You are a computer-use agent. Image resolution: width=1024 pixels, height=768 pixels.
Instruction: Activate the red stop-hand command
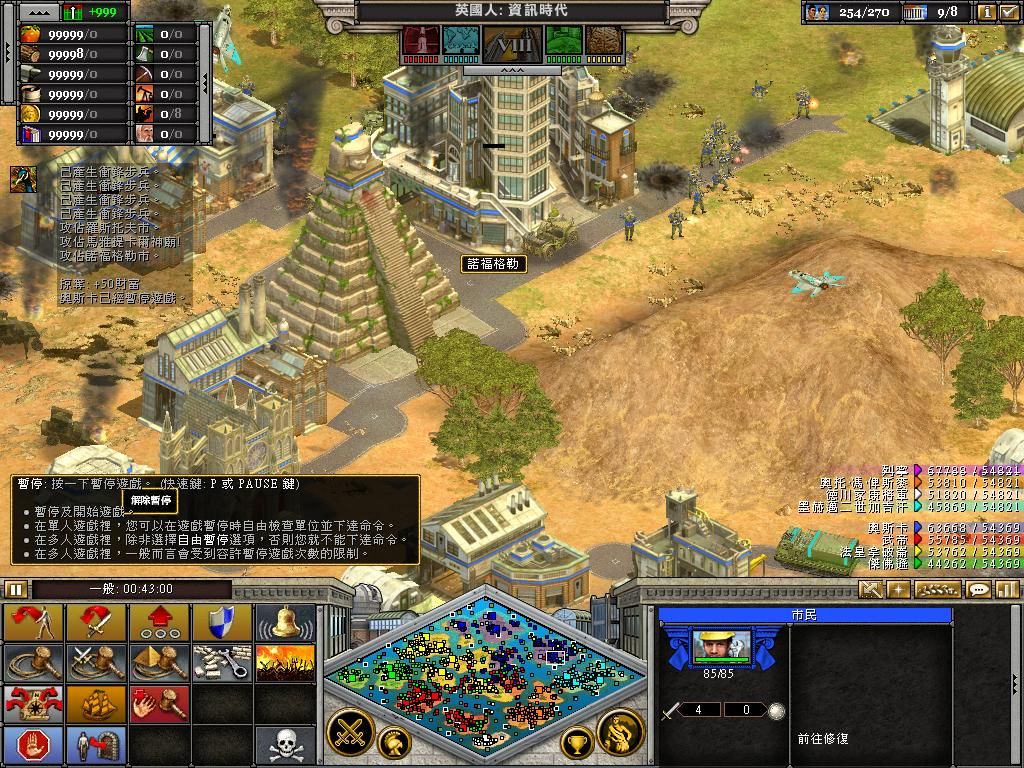pos(33,745)
